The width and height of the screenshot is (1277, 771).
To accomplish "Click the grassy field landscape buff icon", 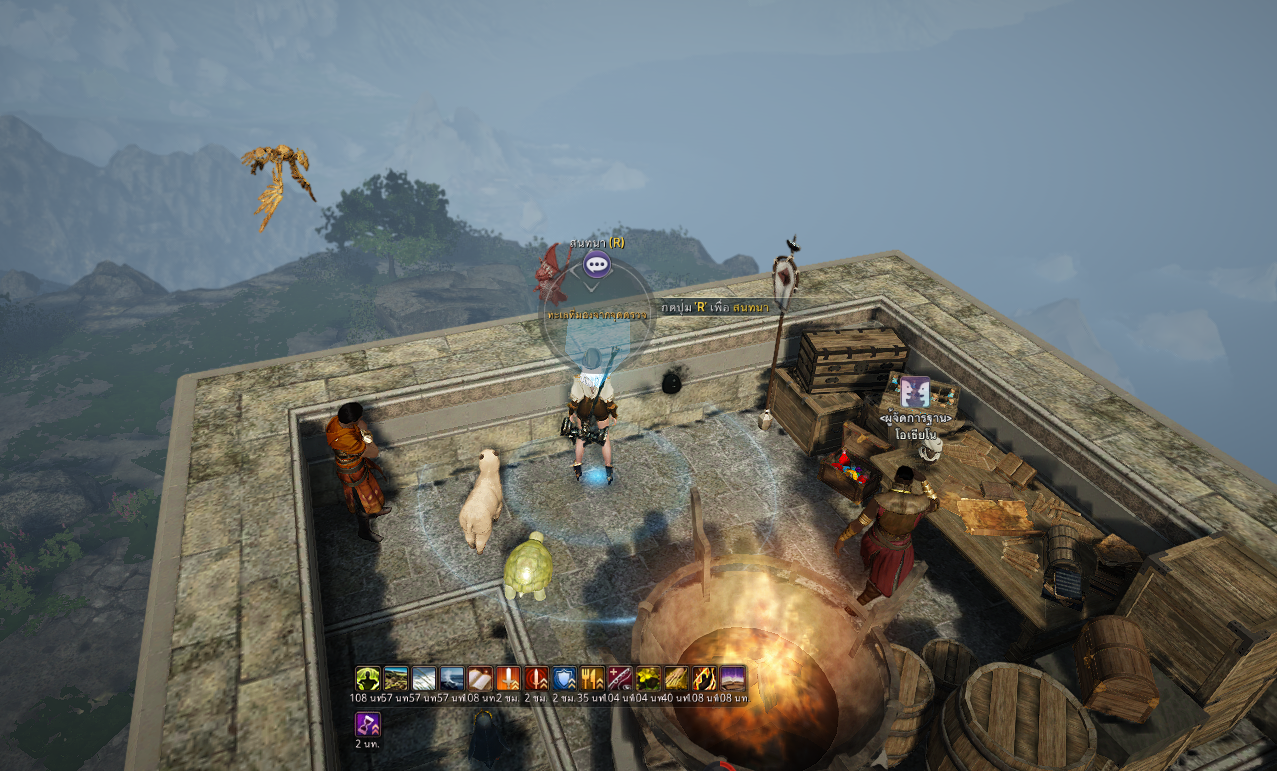I will (x=396, y=679).
